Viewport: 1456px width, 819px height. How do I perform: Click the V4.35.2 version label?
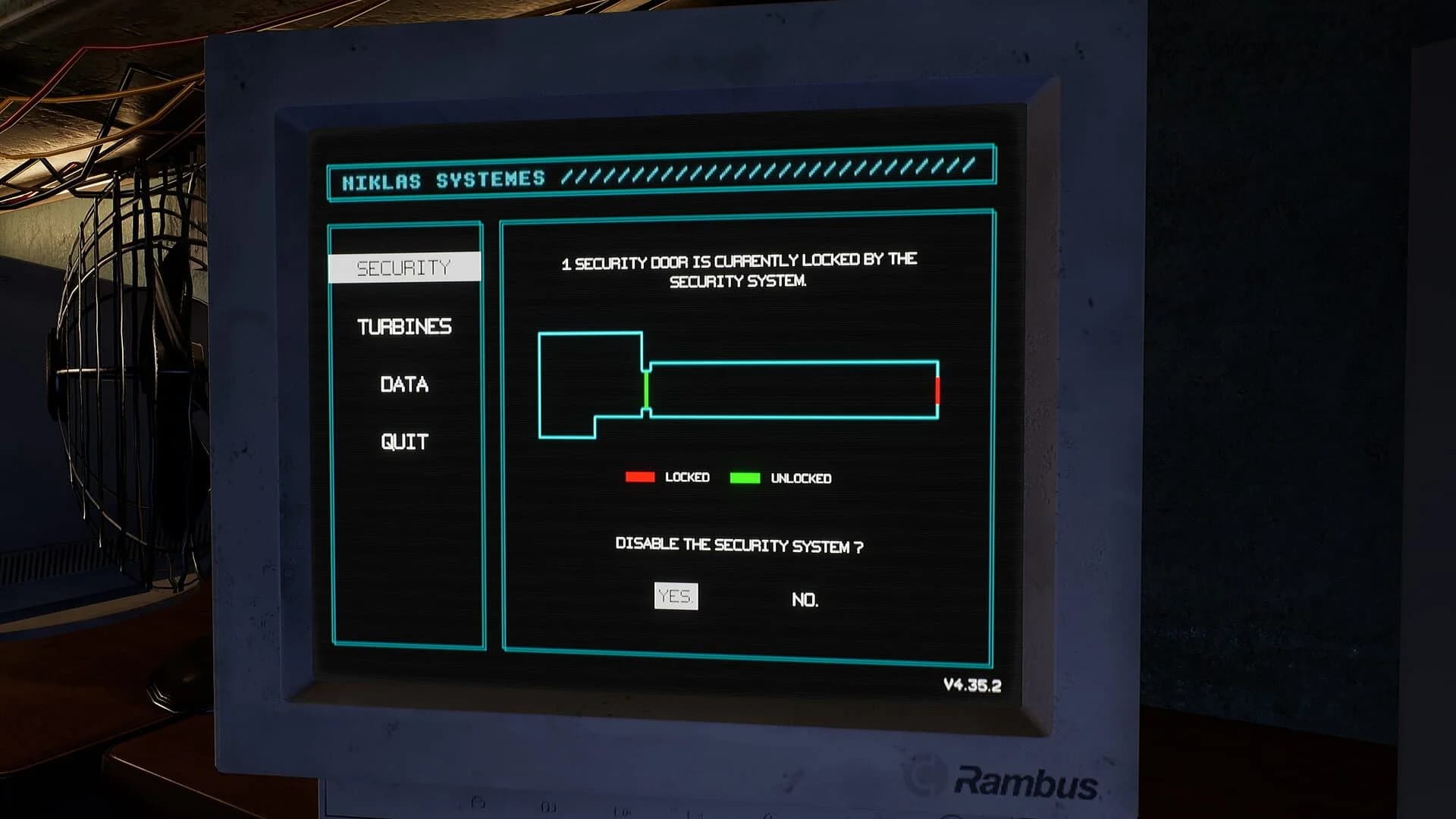pos(971,684)
